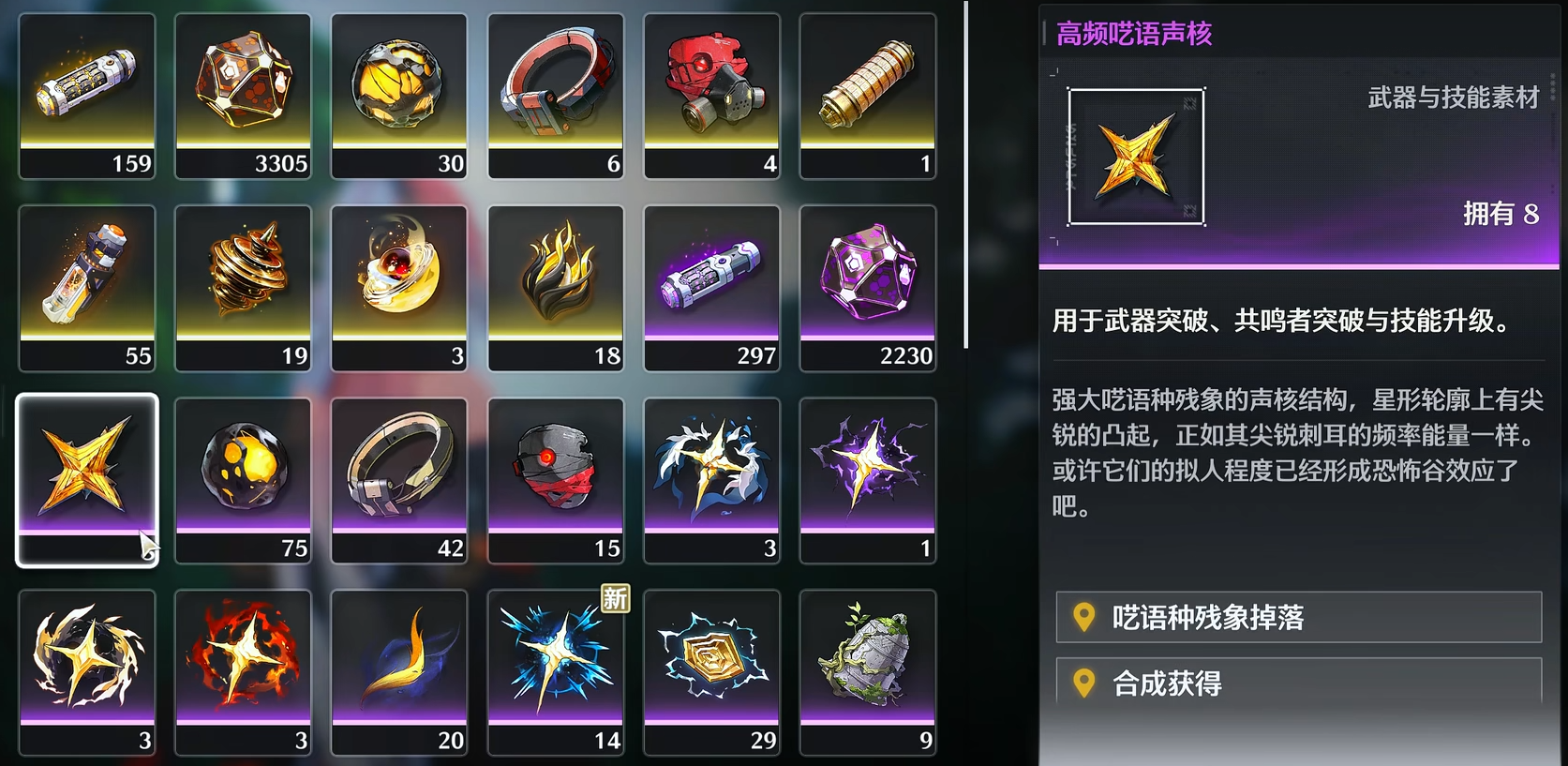Select the mossy stone material with count 9
1568x766 pixels.
868,668
